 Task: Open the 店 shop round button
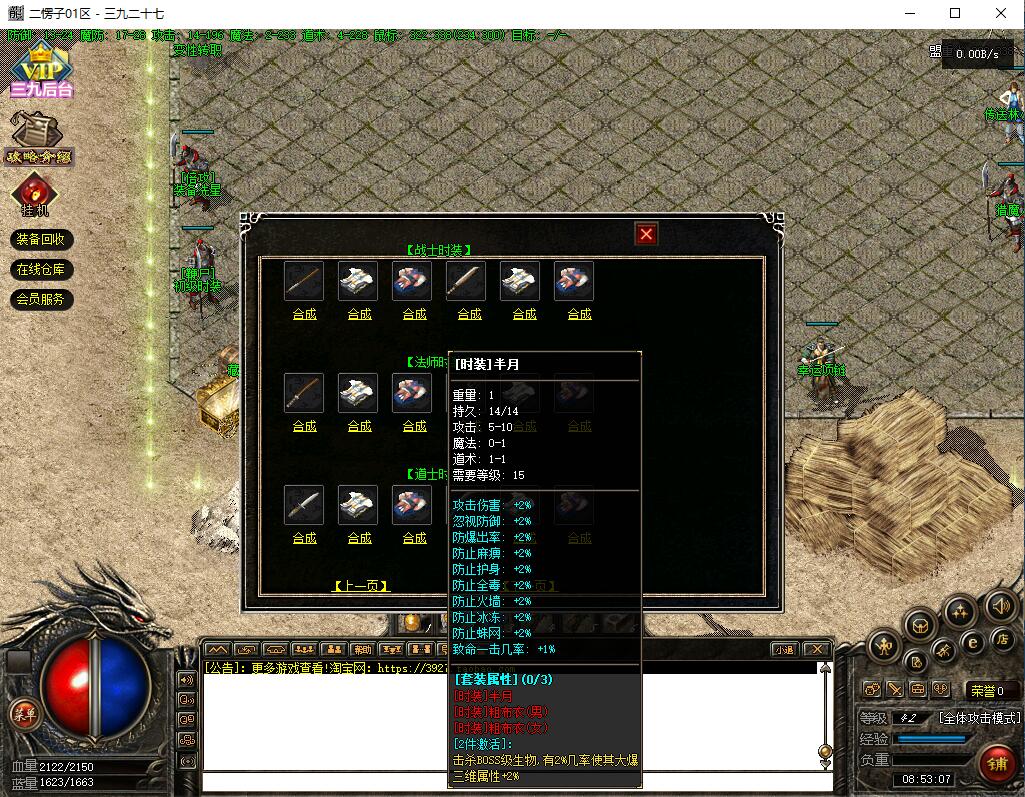click(x=1001, y=639)
